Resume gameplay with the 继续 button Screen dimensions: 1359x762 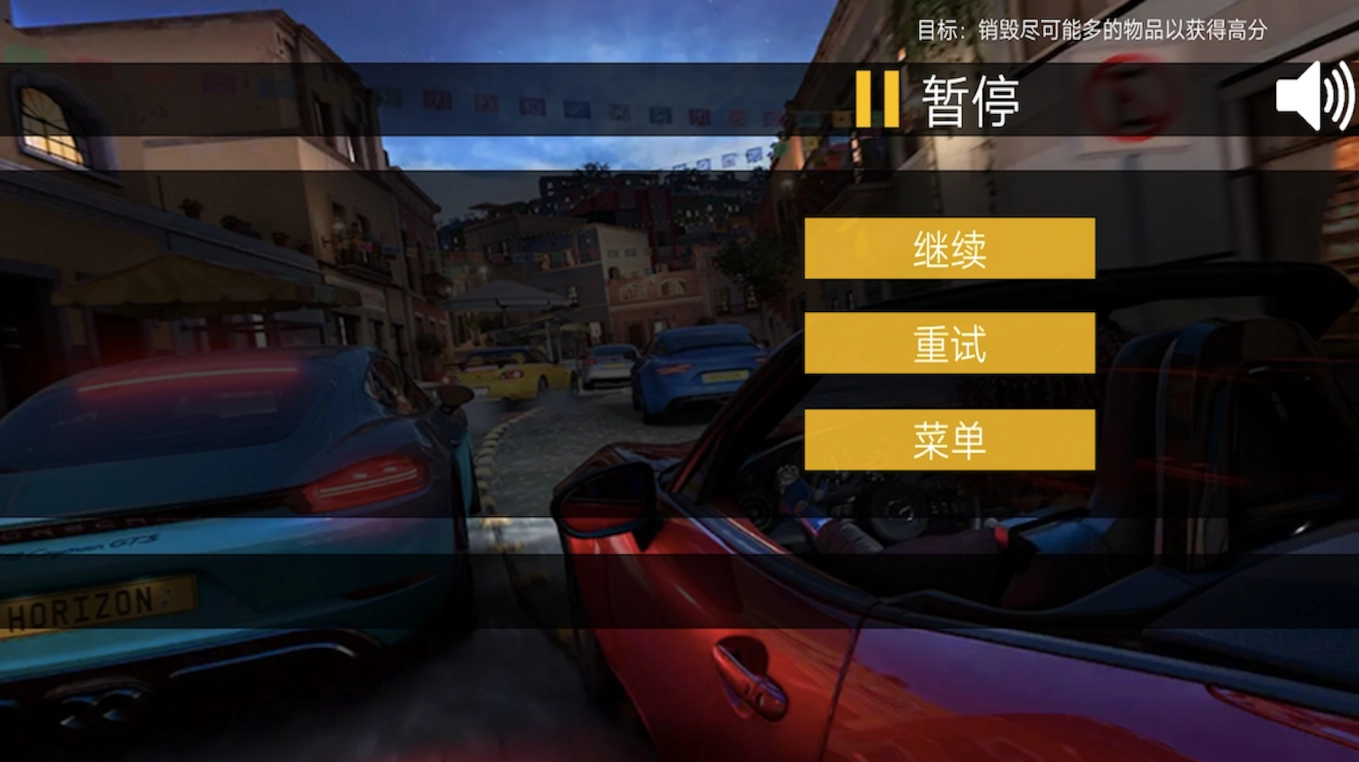pyautogui.click(x=948, y=248)
